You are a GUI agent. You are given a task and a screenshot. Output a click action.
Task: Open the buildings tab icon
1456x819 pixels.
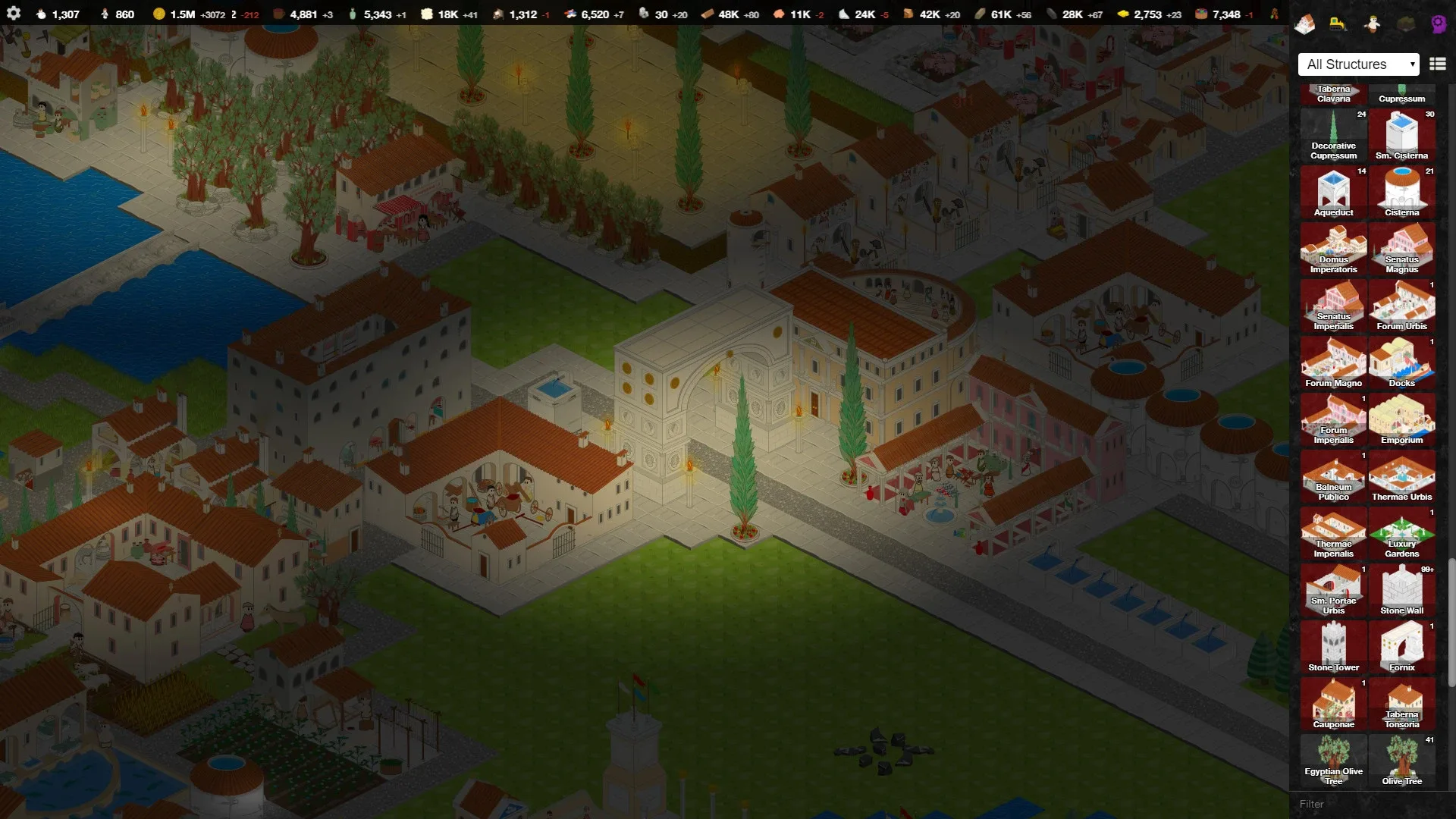tap(1304, 24)
